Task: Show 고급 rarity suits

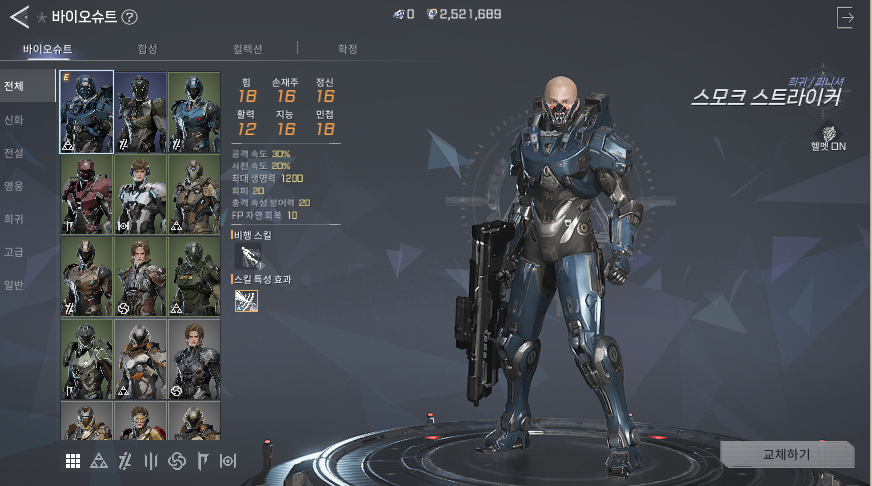Action: click(x=14, y=252)
